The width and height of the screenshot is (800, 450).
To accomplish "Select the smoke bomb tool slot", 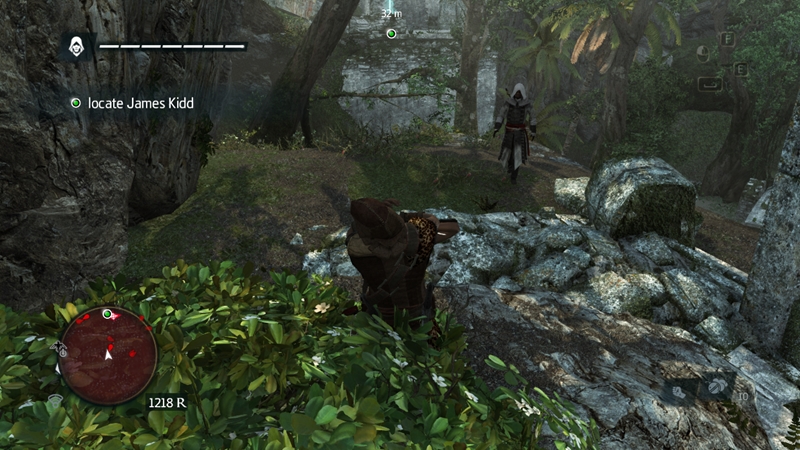I will [x=717, y=387].
